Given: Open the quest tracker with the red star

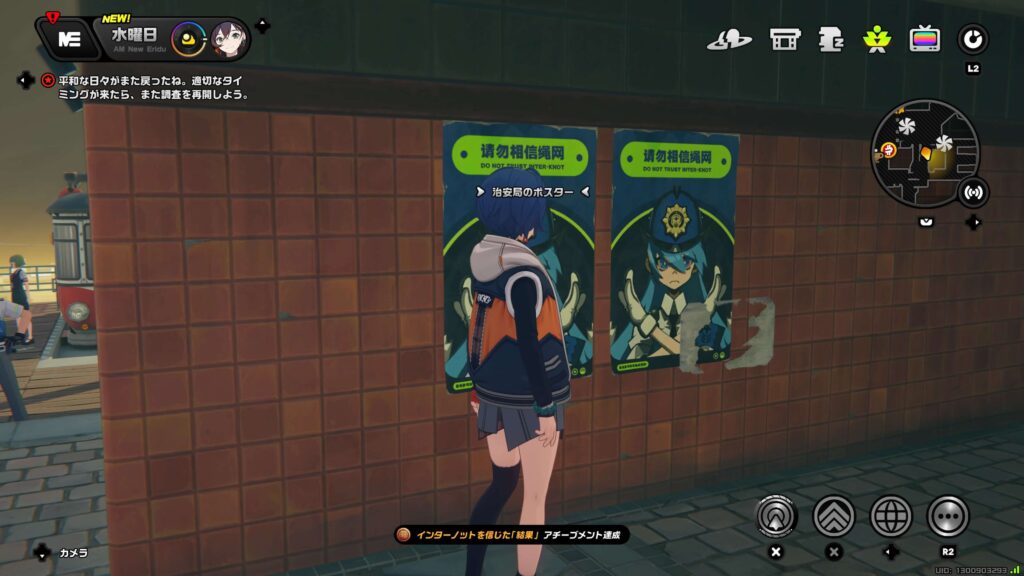Looking at the screenshot, I should (48, 80).
